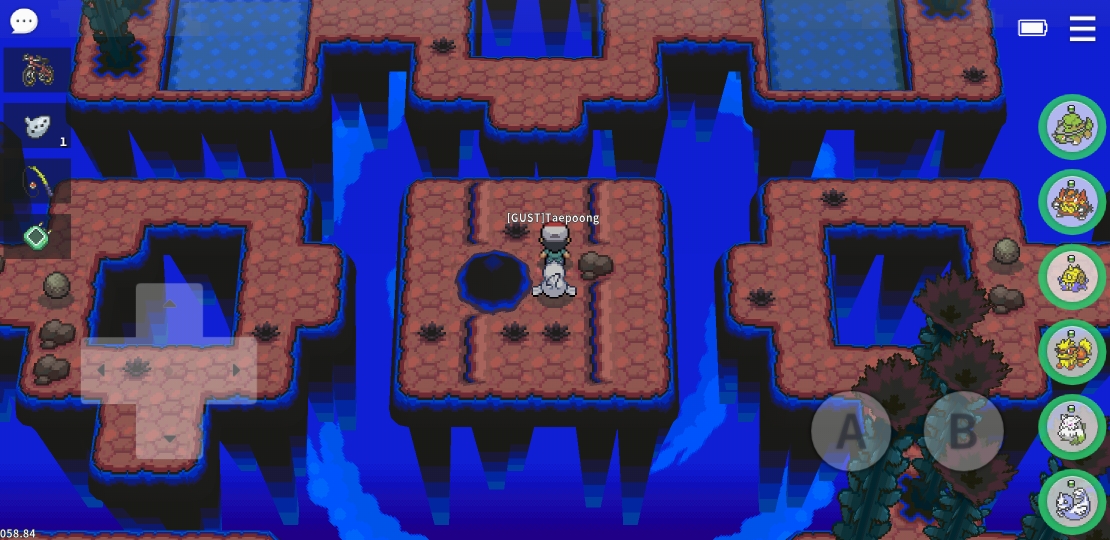Image resolution: width=1110 pixels, height=540 pixels.
Task: Use the bicycle hotbar item
Action: click(x=37, y=71)
